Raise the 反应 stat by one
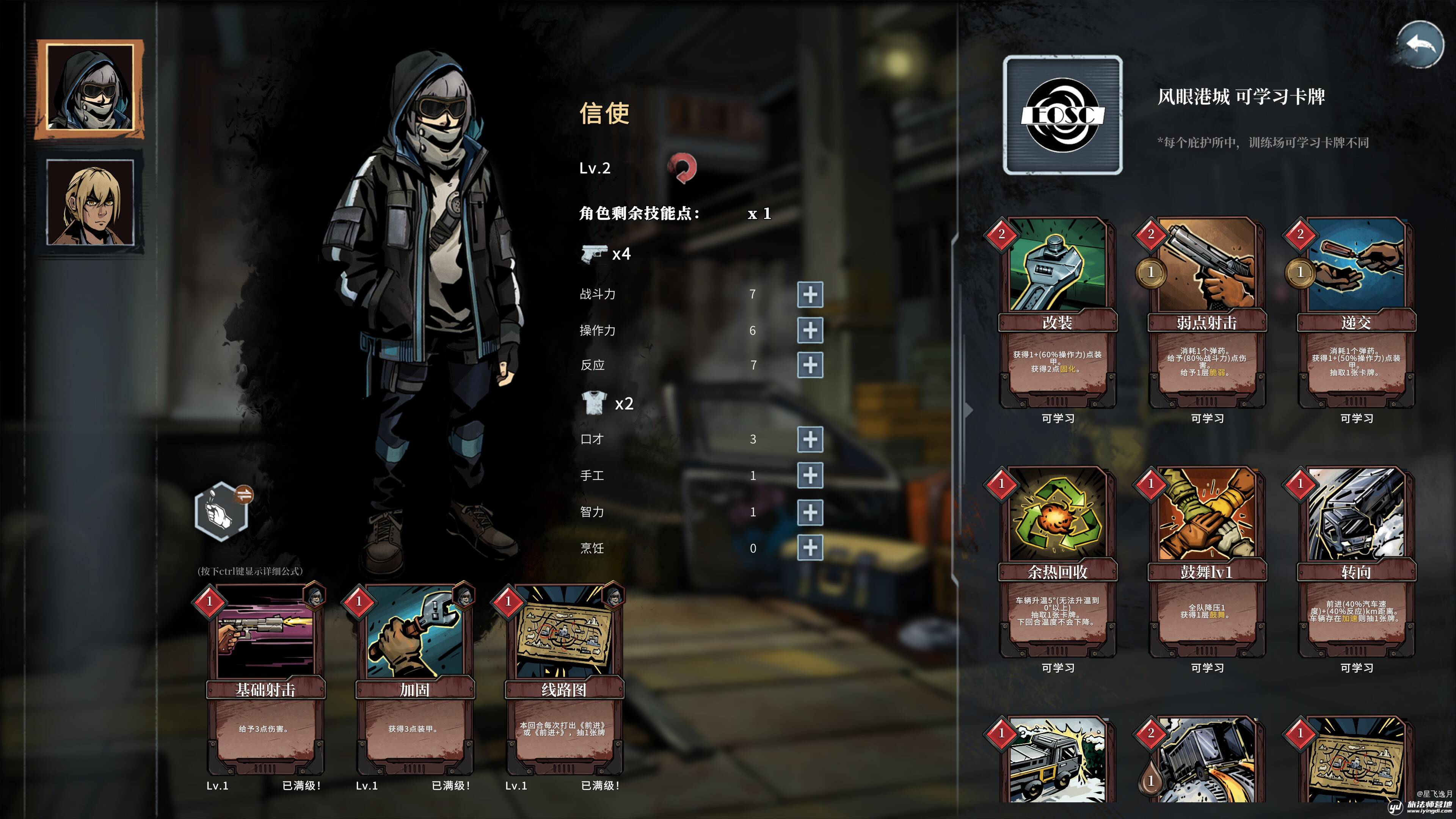1456x819 pixels. (x=810, y=365)
